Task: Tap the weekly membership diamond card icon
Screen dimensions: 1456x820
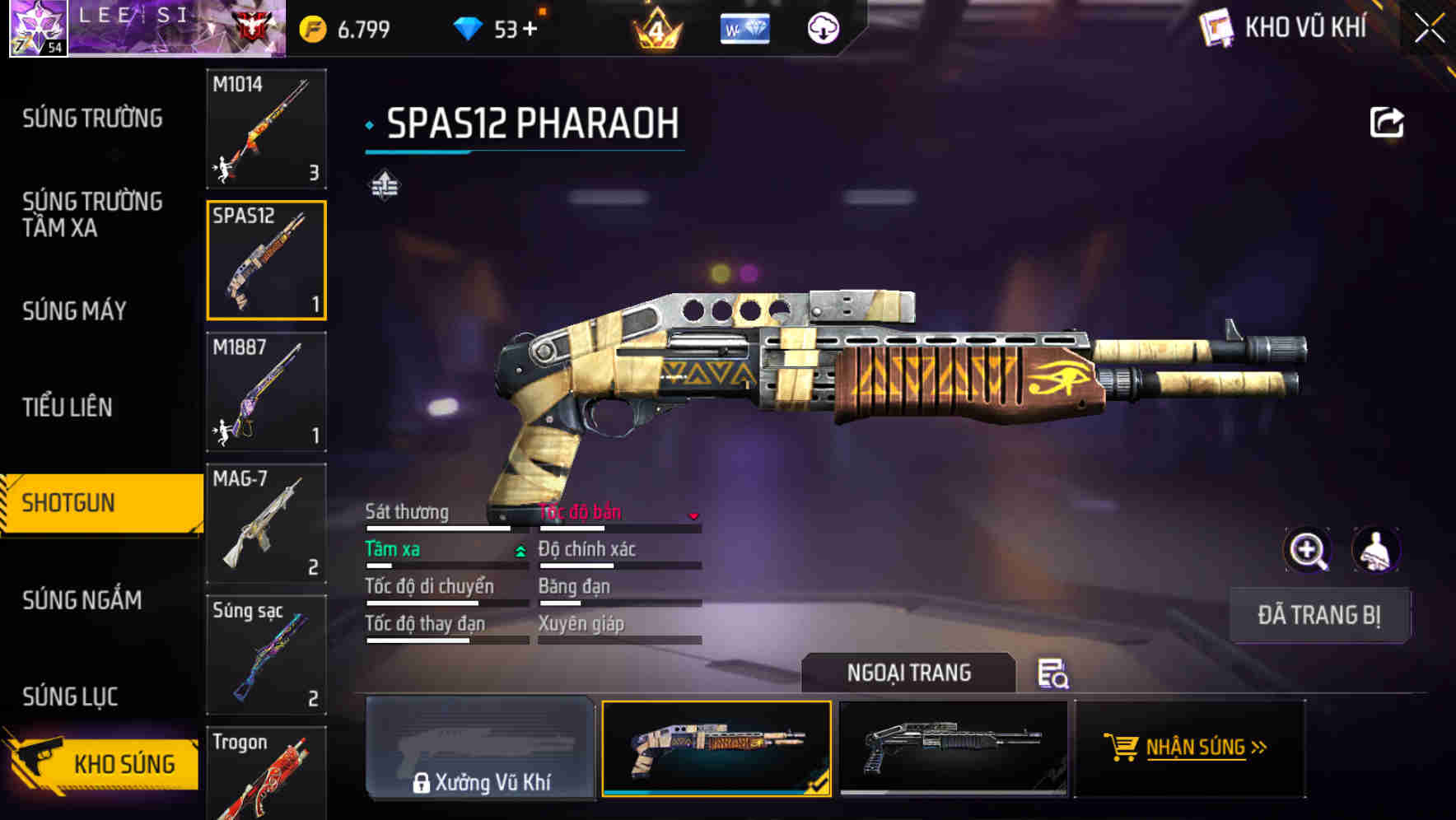Action: click(744, 27)
